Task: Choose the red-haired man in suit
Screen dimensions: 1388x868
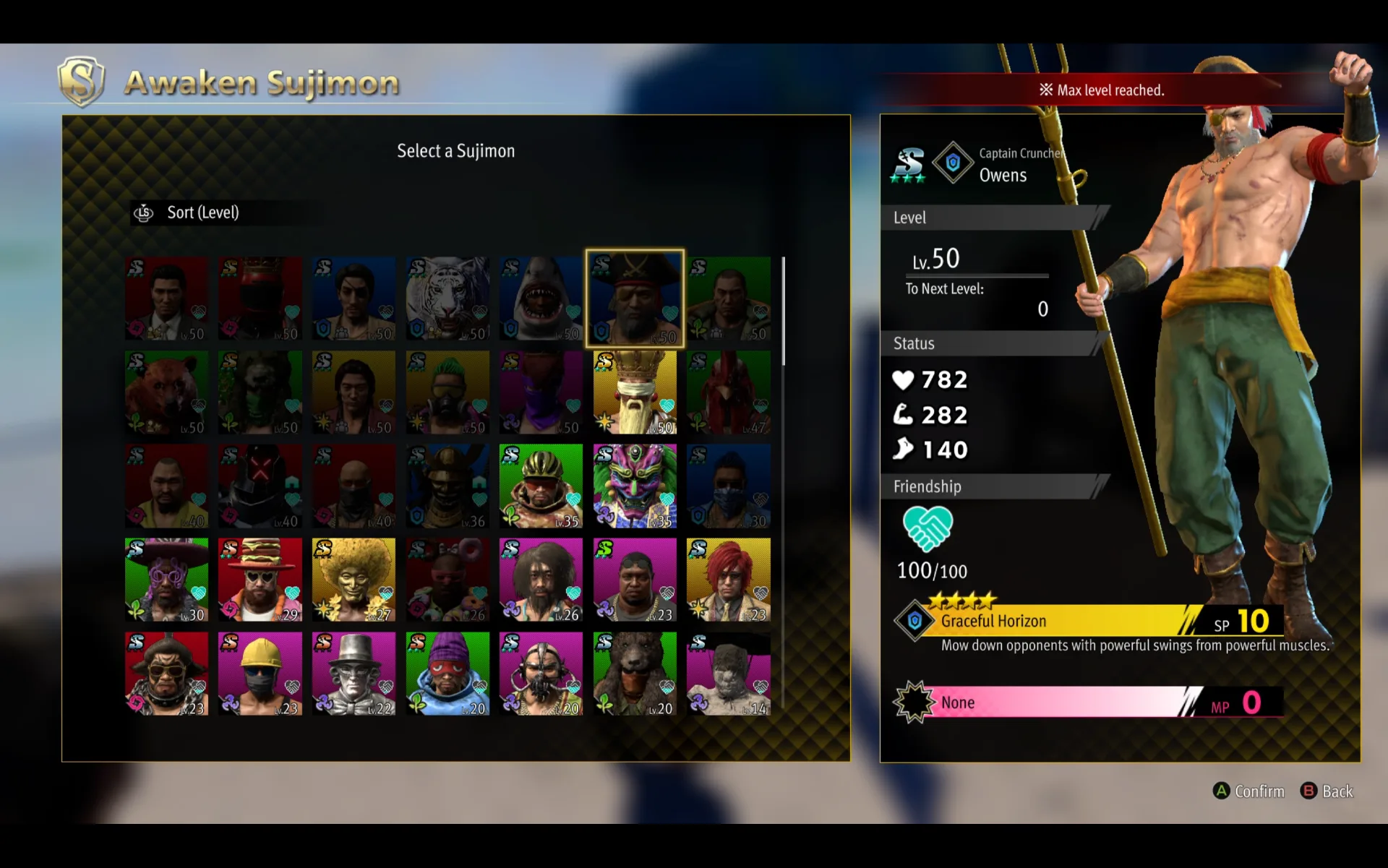Action: pos(729,580)
